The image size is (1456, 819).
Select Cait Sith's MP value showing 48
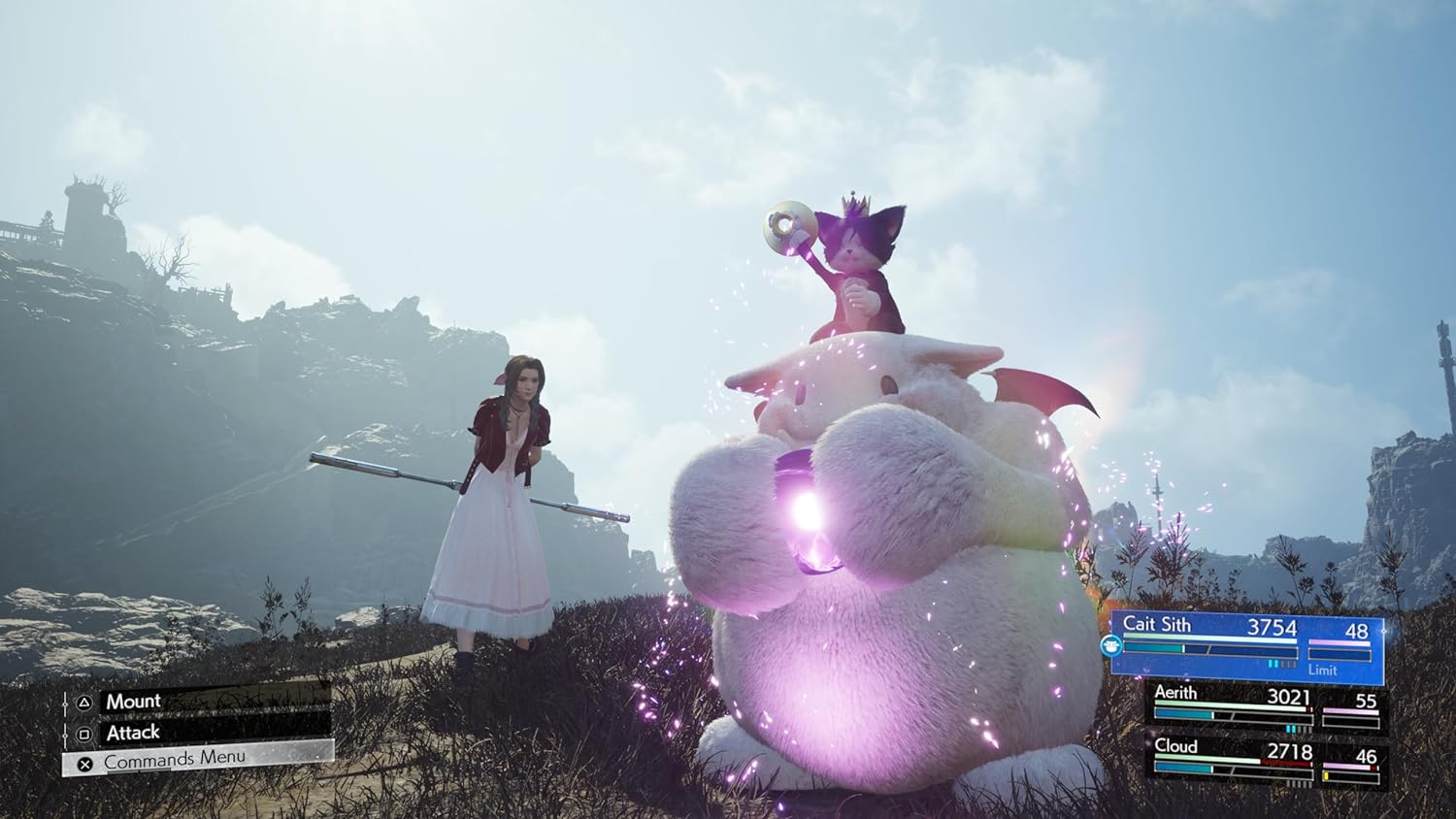click(x=1356, y=631)
